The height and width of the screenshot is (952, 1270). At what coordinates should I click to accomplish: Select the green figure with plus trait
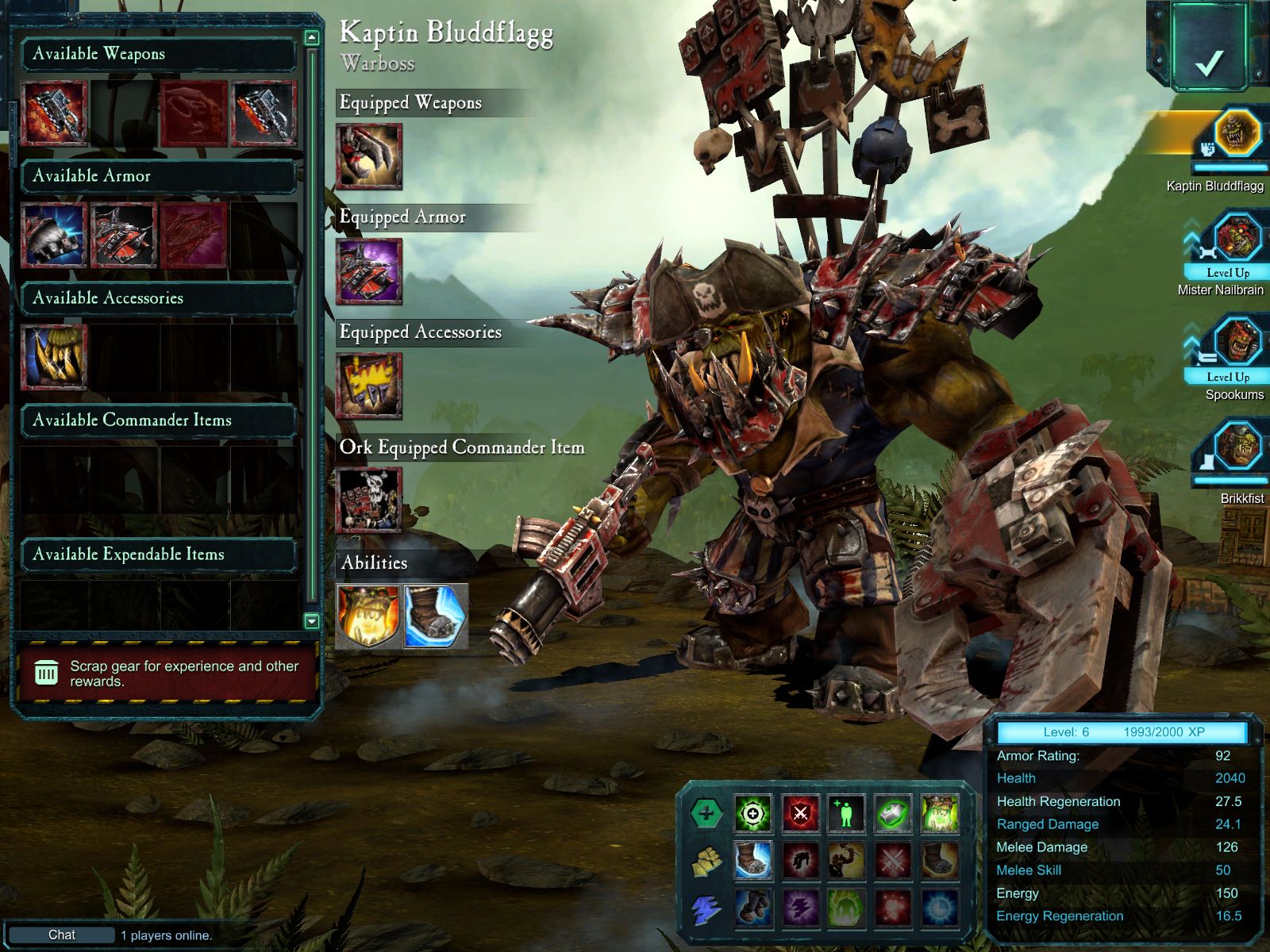pyautogui.click(x=846, y=813)
